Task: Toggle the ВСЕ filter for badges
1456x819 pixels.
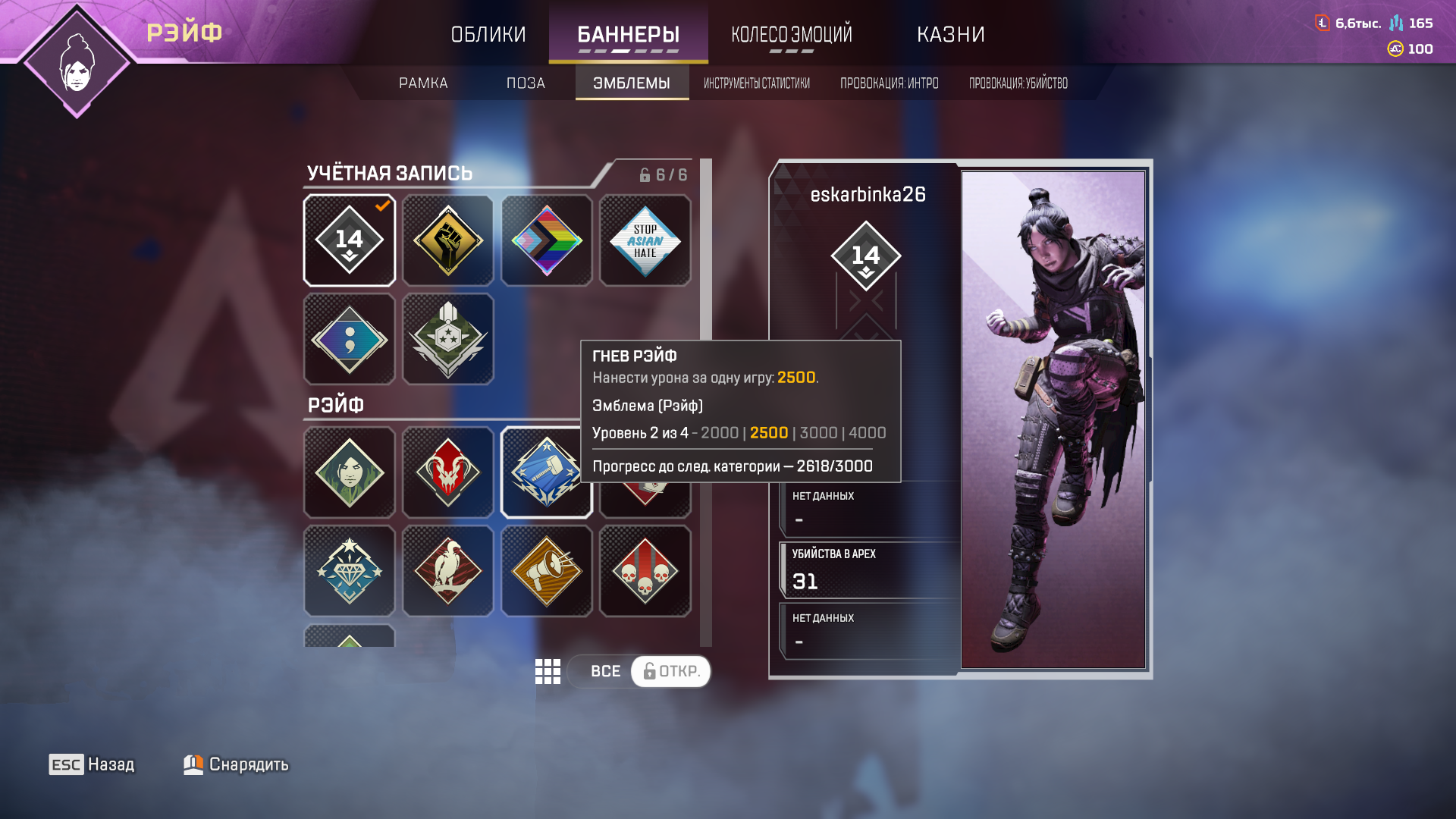Action: [604, 671]
